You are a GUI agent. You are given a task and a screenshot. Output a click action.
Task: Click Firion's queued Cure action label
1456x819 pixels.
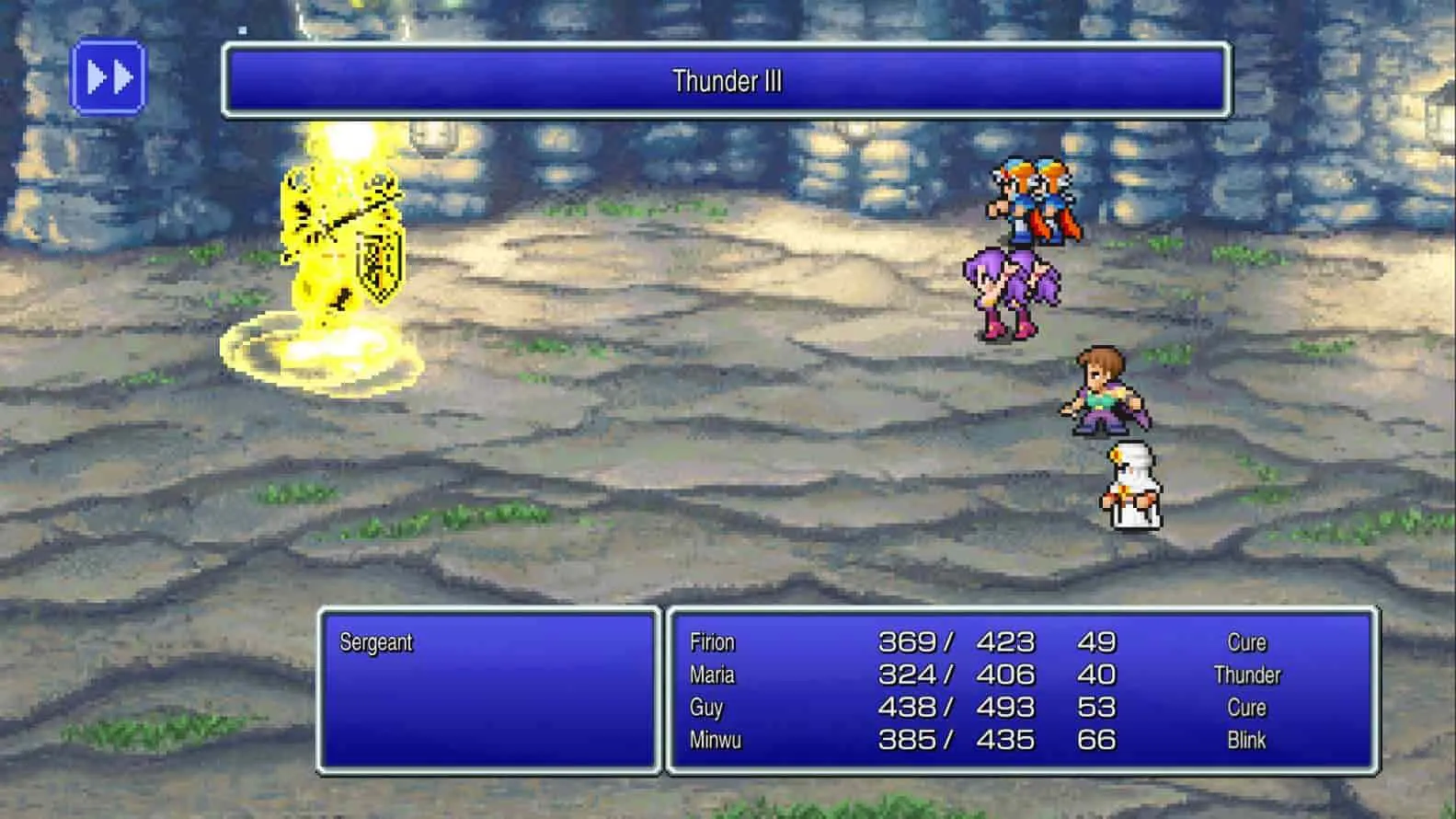(x=1246, y=641)
